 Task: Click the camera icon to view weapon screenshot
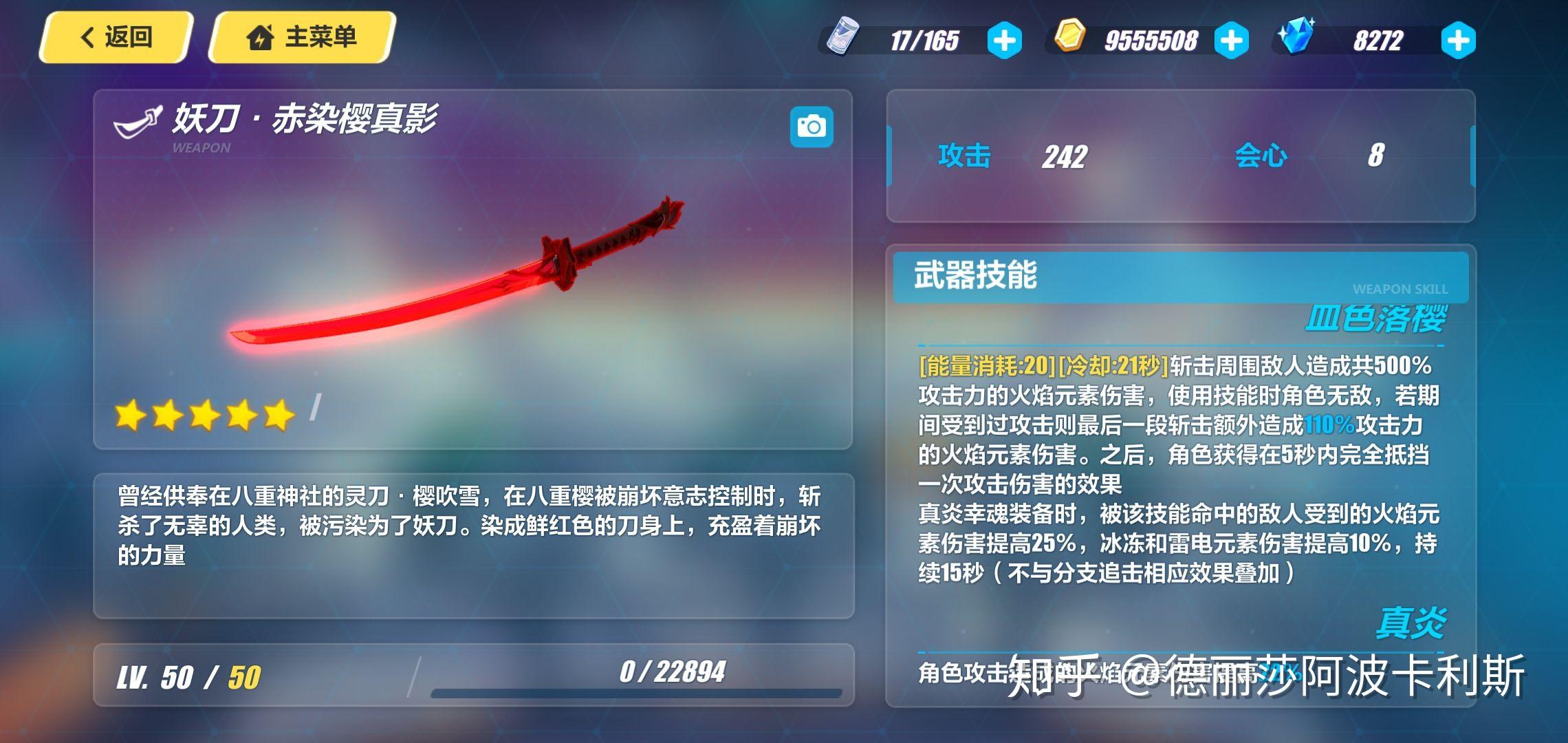pyautogui.click(x=811, y=126)
